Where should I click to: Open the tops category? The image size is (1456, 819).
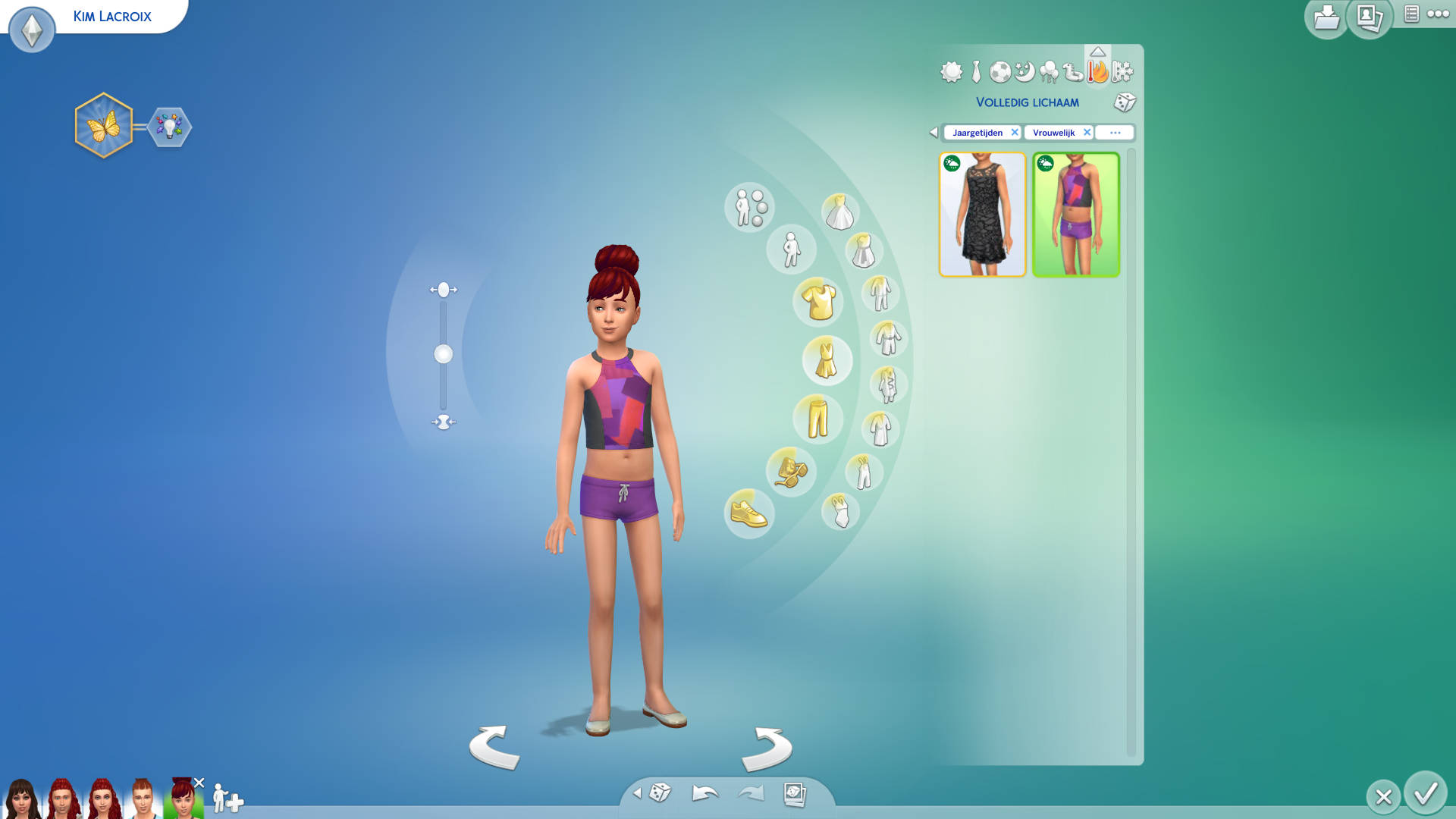pos(818,301)
